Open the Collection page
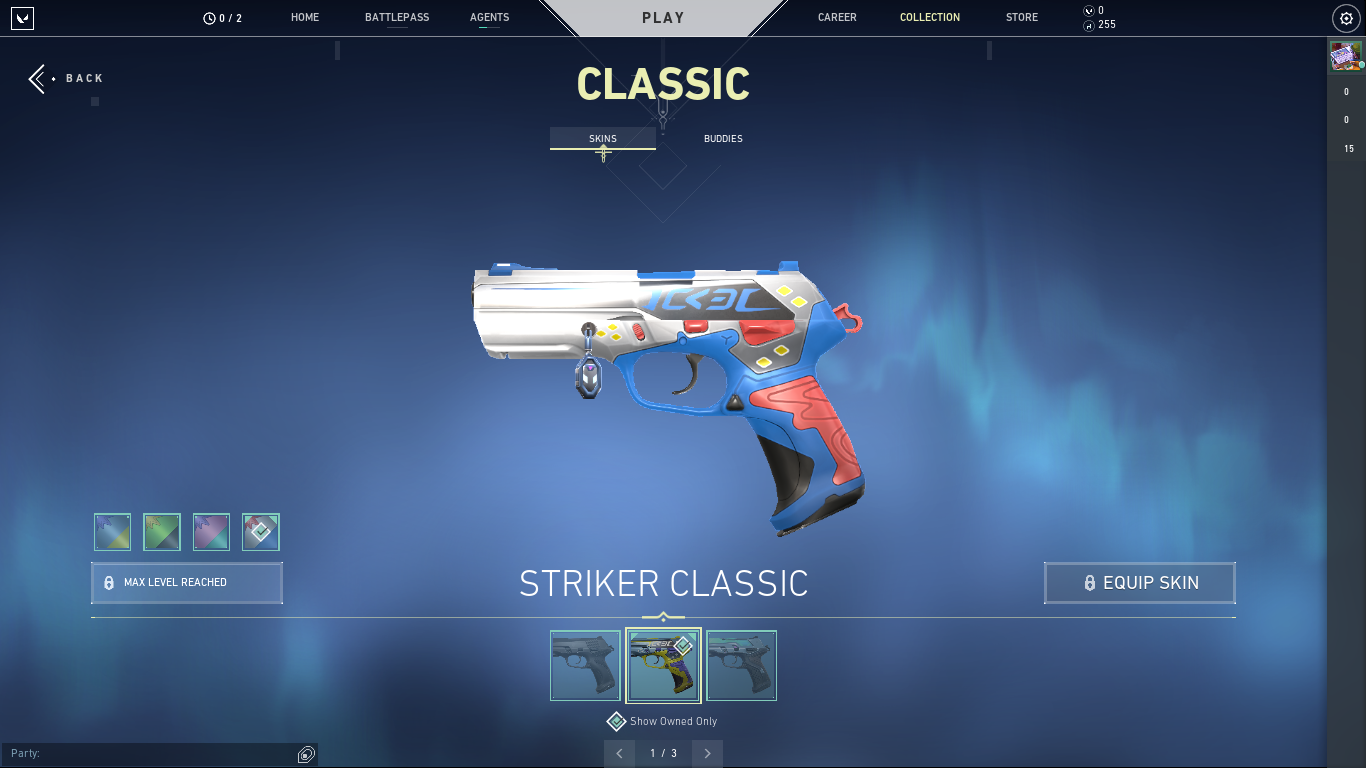Viewport: 1366px width, 768px height. 930,18
